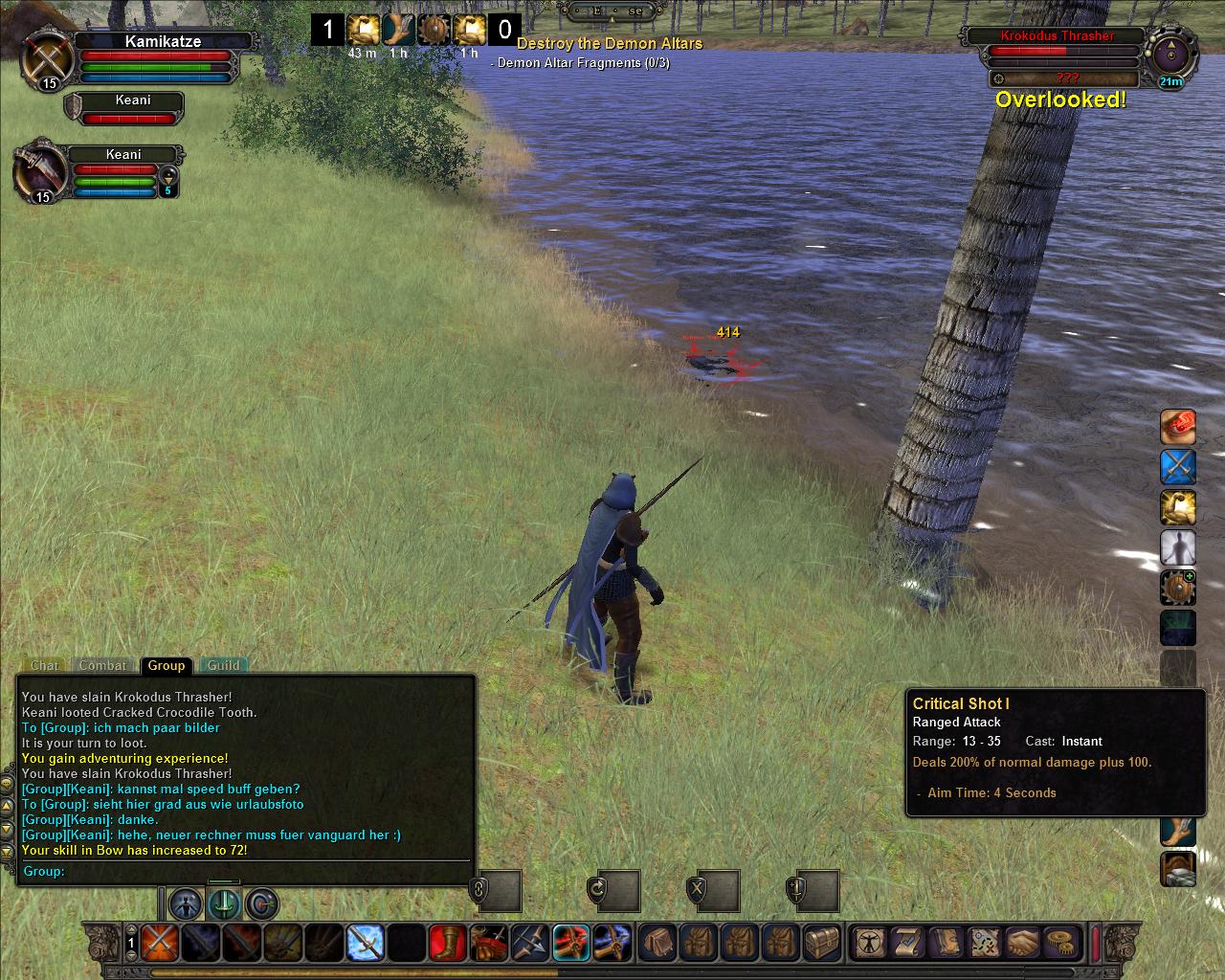Open the Destroy the Demon Altars quest tracker
The height and width of the screenshot is (980, 1225).
click(610, 43)
